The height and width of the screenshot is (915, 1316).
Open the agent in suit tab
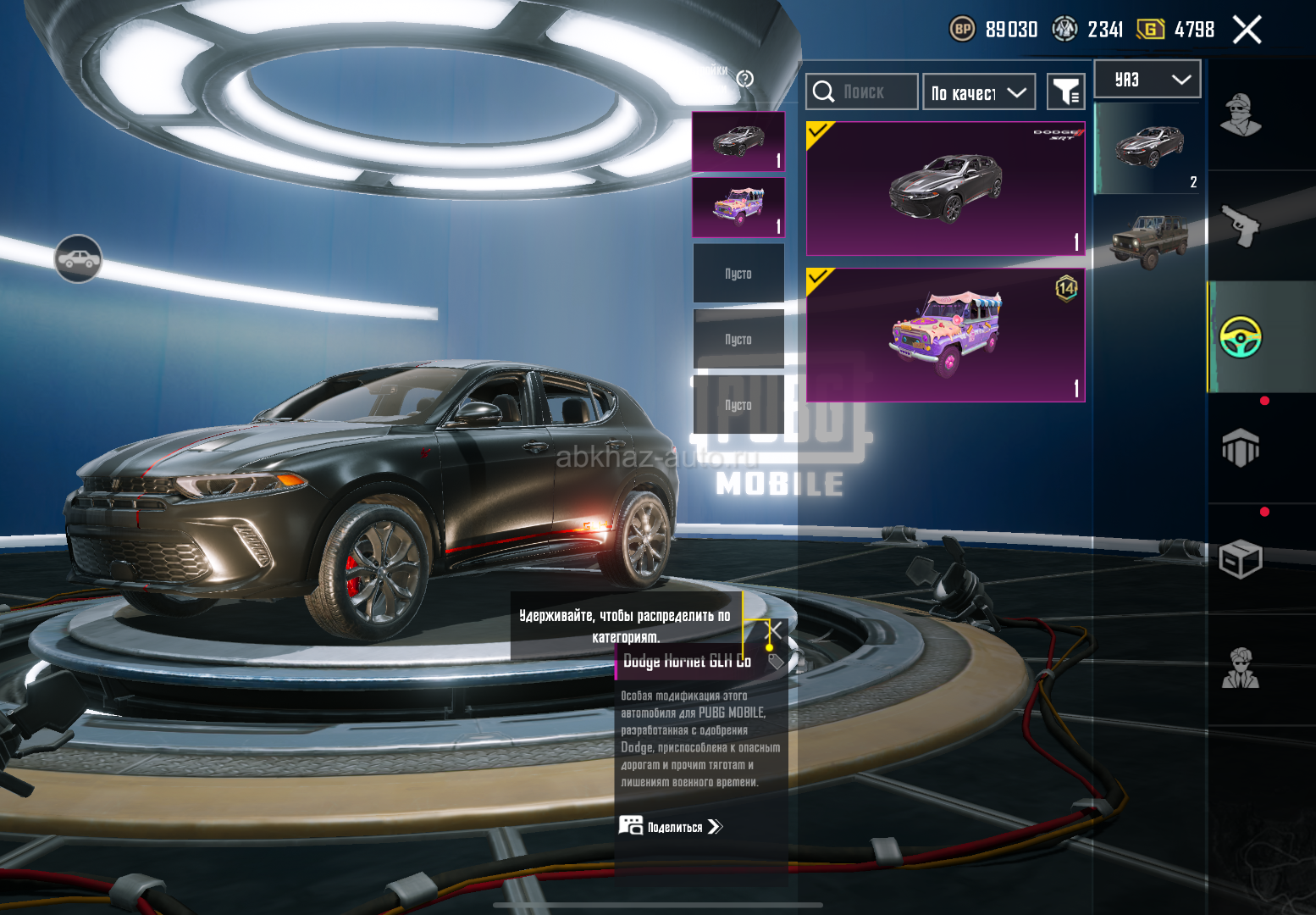point(1241,669)
